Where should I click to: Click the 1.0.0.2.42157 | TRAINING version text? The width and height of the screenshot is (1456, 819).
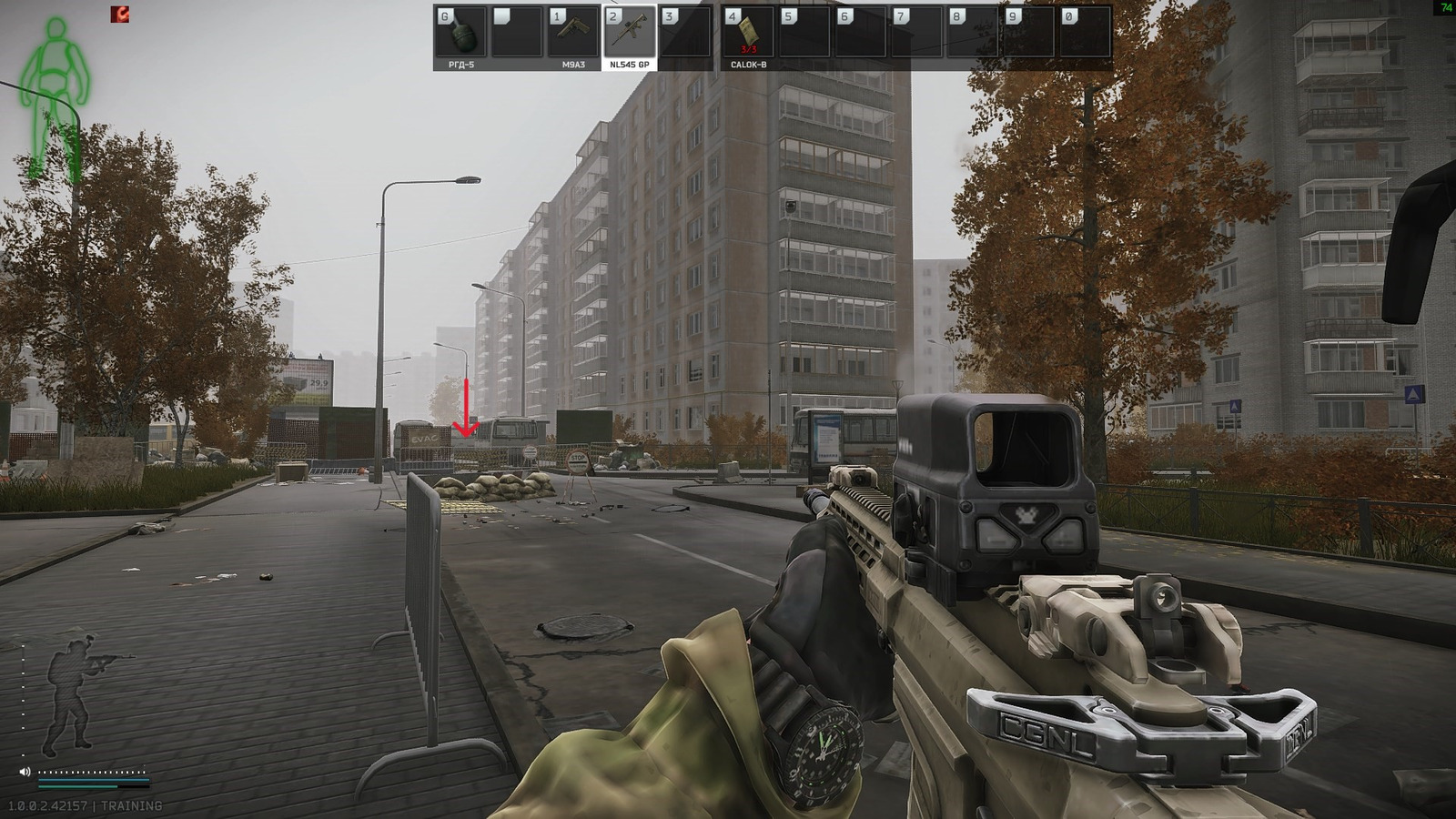point(85,805)
